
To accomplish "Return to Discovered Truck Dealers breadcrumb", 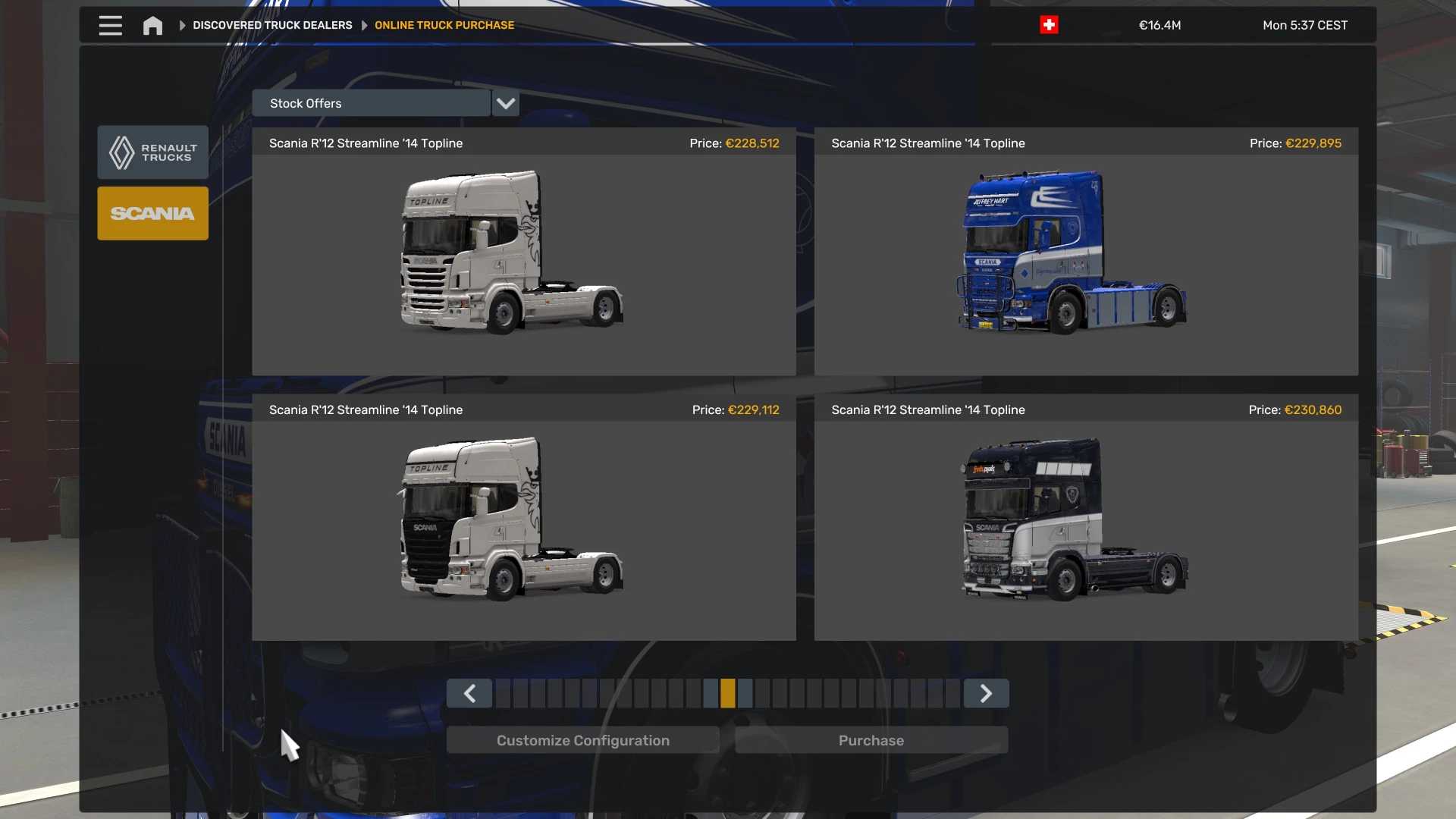I will [272, 26].
